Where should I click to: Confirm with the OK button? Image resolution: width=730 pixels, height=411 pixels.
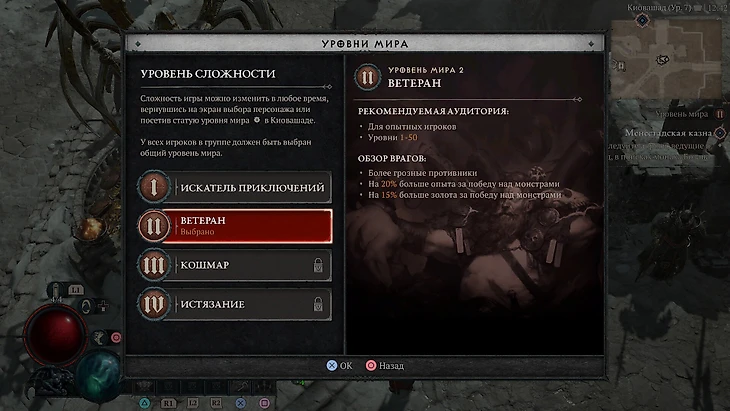click(x=339, y=366)
